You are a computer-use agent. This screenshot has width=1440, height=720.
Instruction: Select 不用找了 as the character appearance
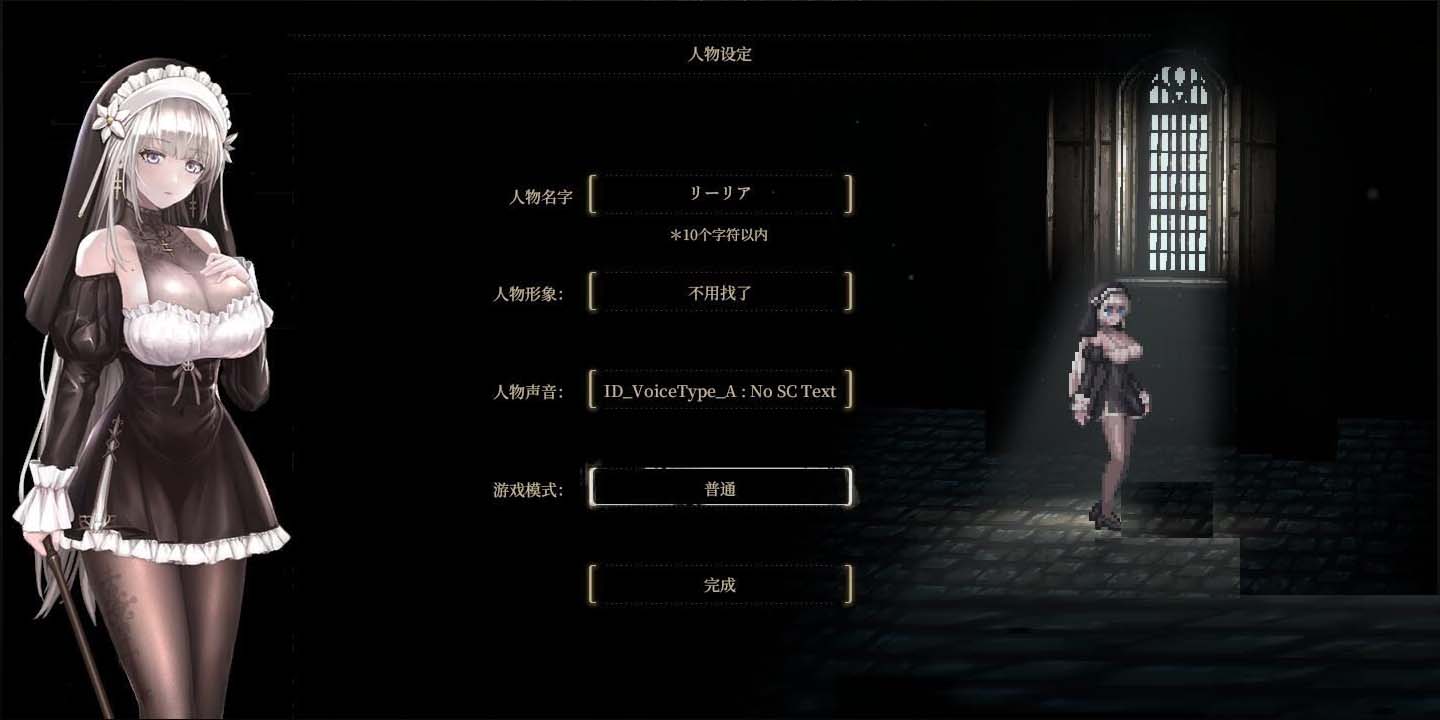[x=719, y=291]
